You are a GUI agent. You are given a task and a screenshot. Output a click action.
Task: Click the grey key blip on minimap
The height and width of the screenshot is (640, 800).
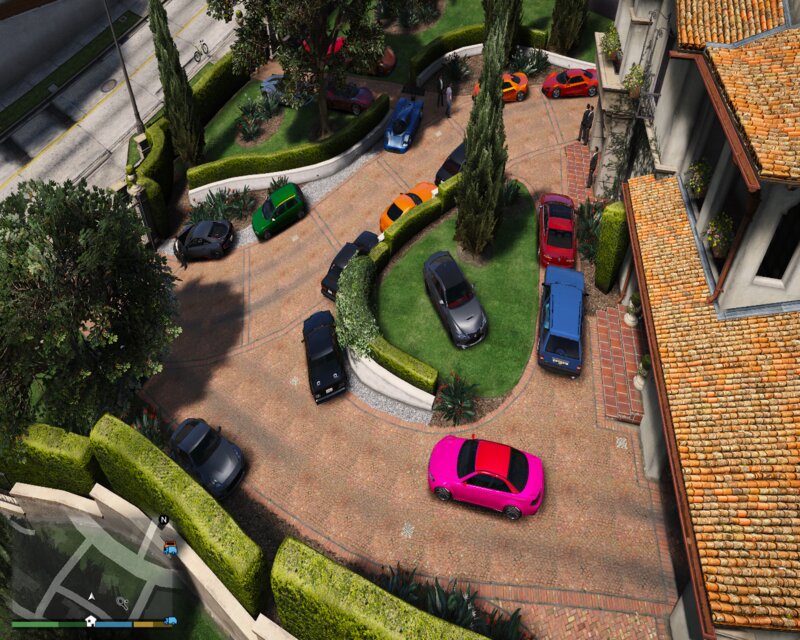(122, 602)
